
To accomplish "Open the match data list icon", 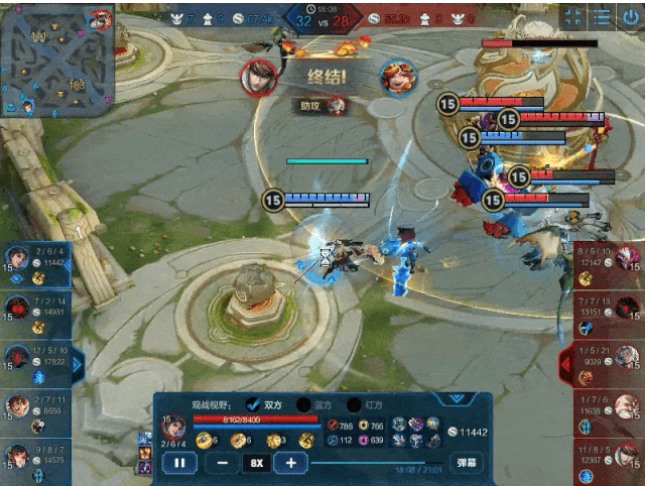I will click(x=600, y=17).
